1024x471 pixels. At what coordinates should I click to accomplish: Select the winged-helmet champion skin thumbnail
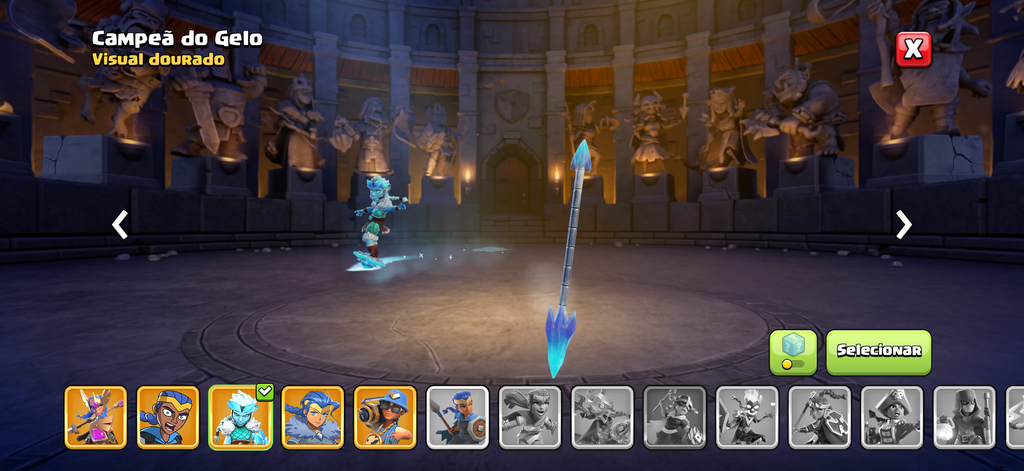[96, 417]
